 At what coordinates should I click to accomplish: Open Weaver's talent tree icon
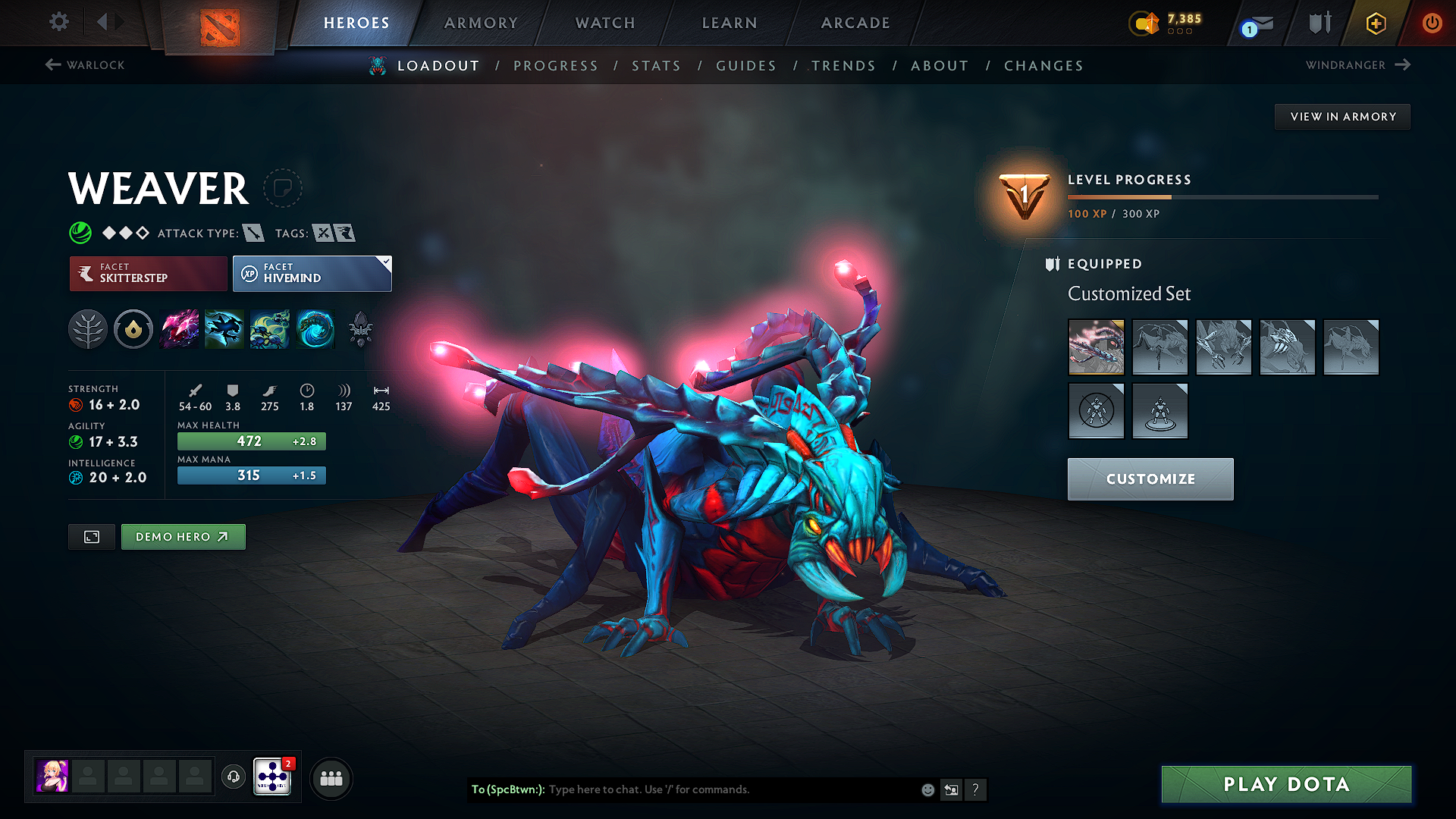88,328
